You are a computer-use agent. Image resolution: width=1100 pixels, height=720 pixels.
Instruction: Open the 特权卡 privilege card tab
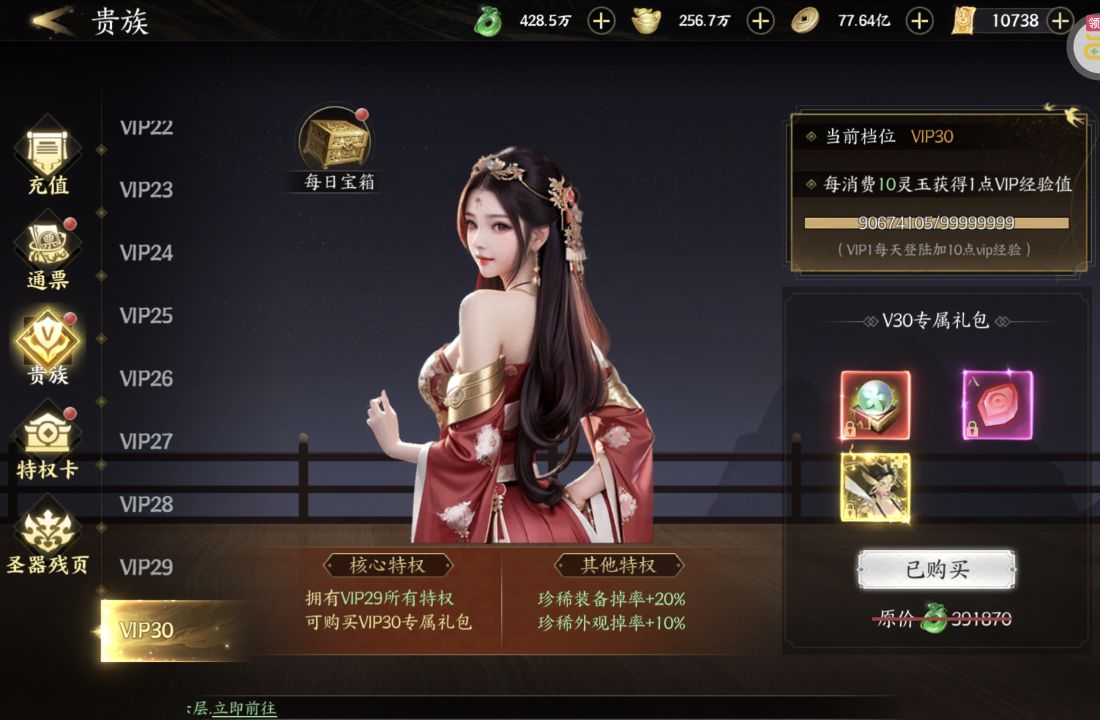pos(47,441)
